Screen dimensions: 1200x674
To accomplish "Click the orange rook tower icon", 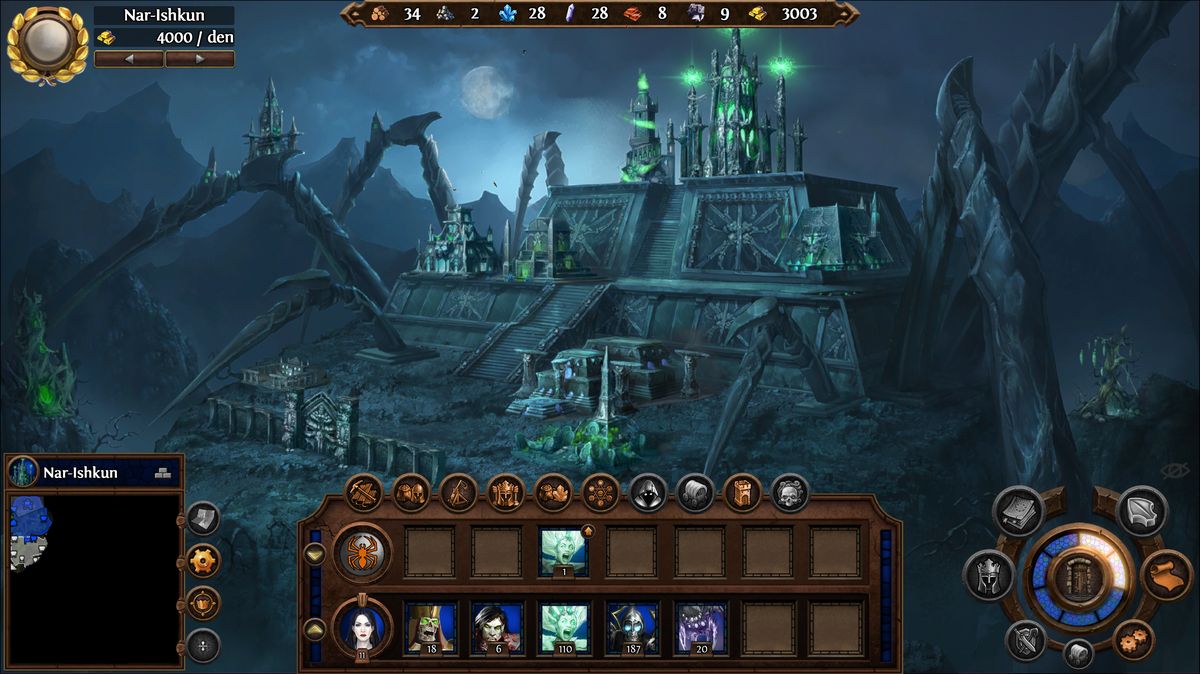I will 742,492.
